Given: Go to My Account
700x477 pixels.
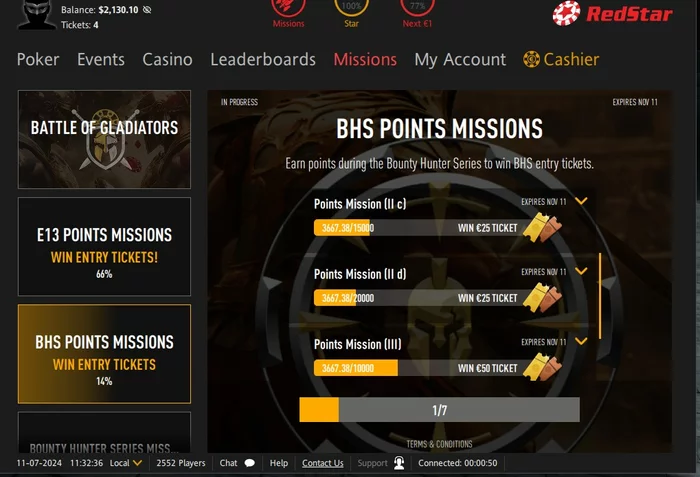Looking at the screenshot, I should click(460, 60).
